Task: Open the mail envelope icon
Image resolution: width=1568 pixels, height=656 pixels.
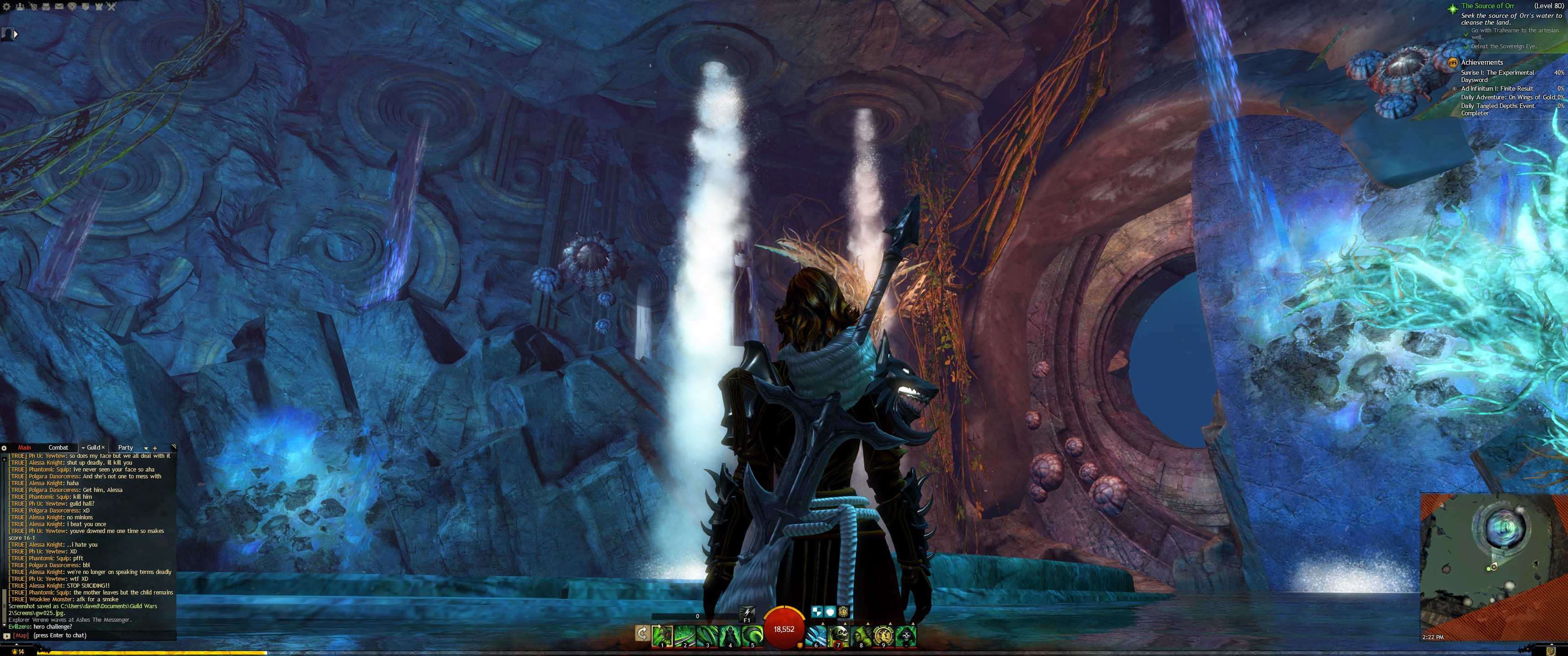Action: 59,7
